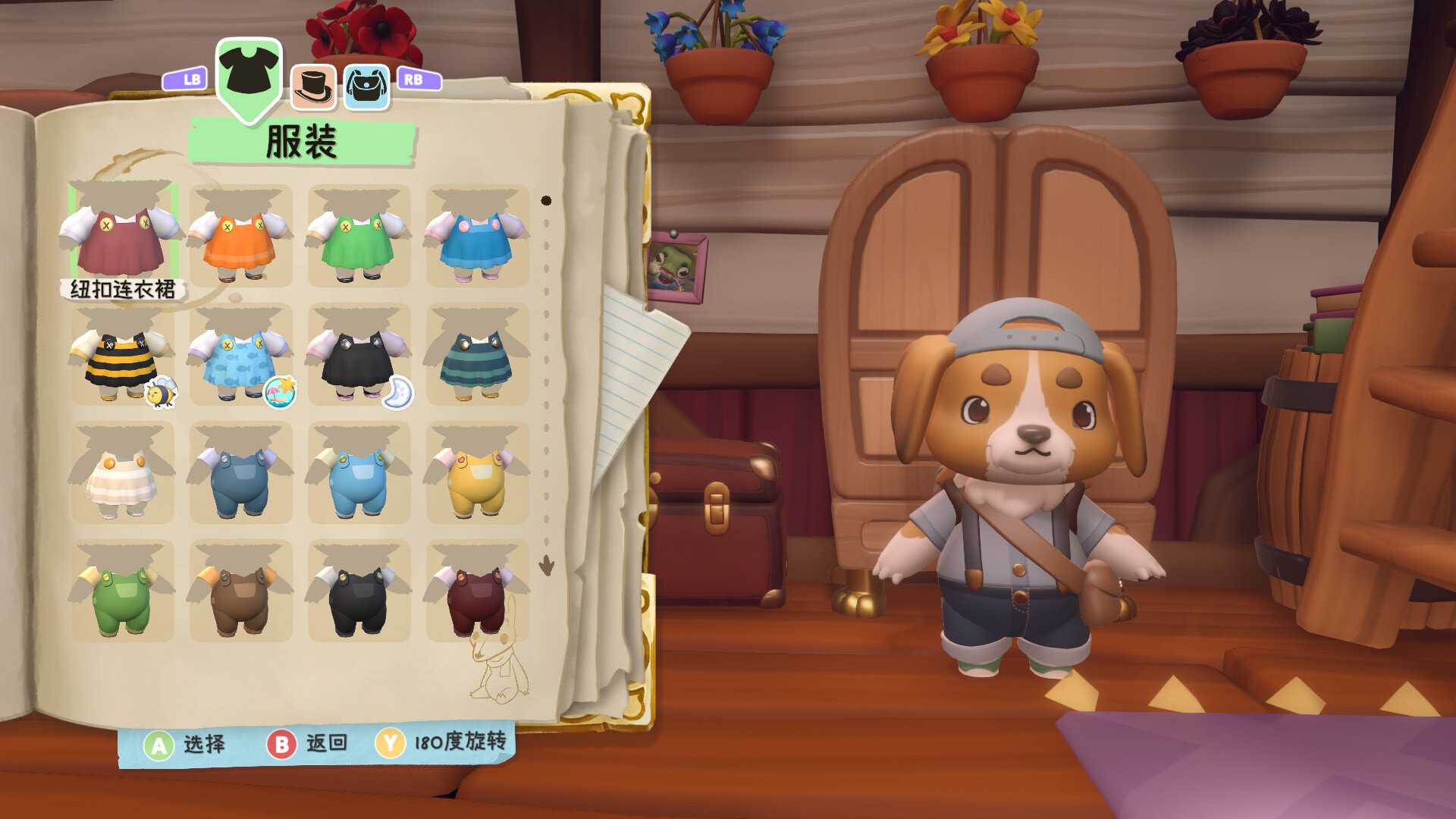This screenshot has height=819, width=1456.
Task: Switch to the bag category icon
Action: point(366,85)
